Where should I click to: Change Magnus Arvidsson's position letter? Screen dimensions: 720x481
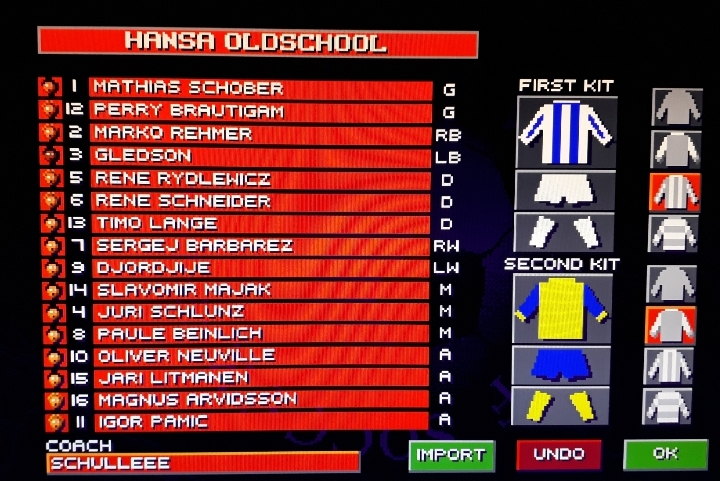pyautogui.click(x=445, y=400)
